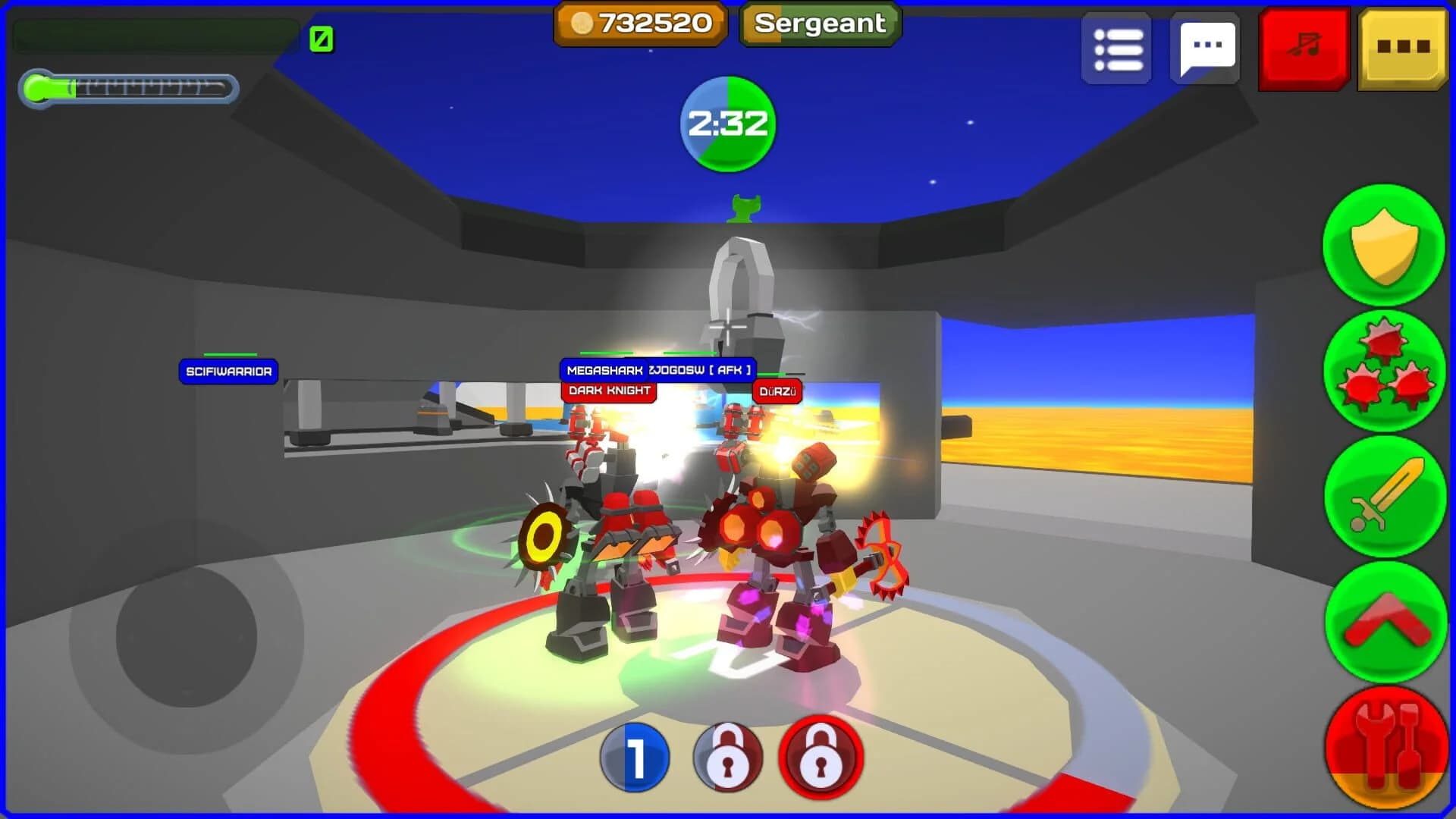Tap the first locked weapon slot
Viewport: 1456px width, 819px height.
[x=727, y=758]
